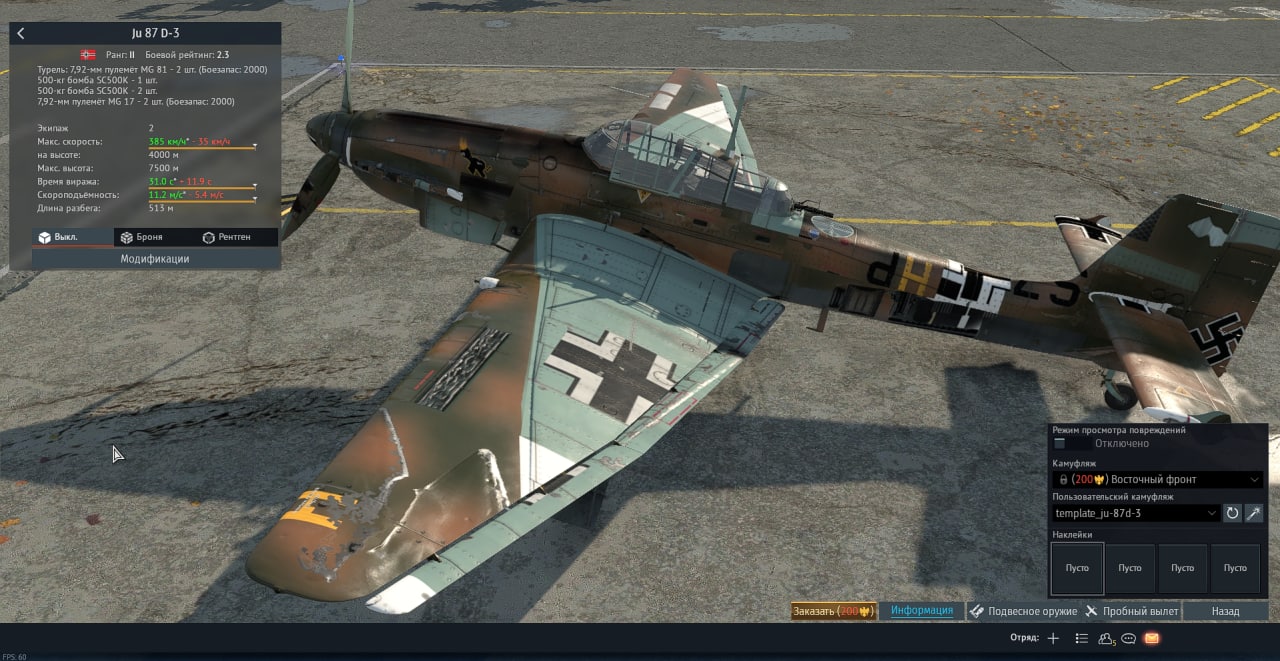This screenshot has height=661, width=1280.
Task: Start a Пробный вылет test flight
Action: click(x=1131, y=611)
